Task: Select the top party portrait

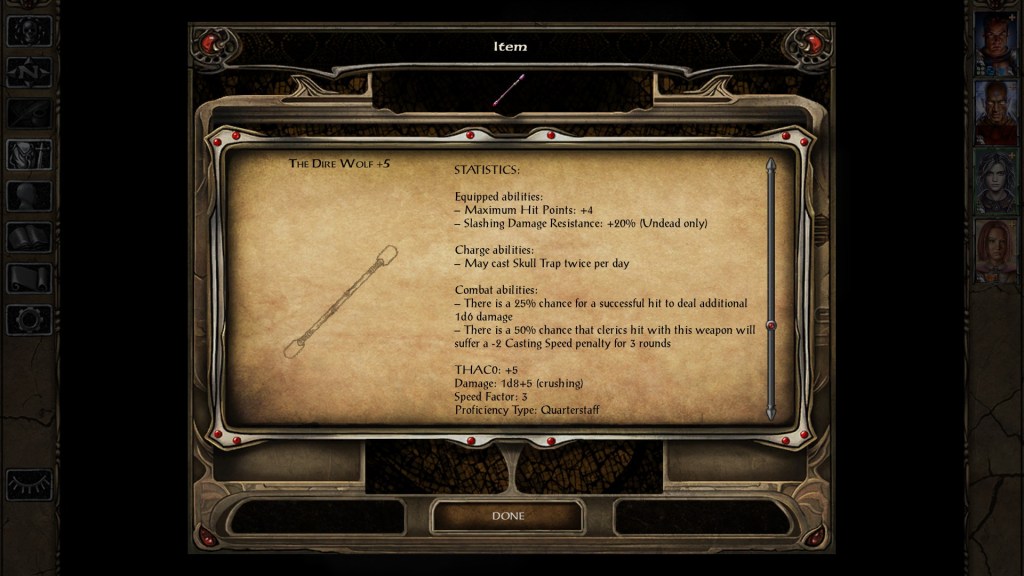Action: coord(995,43)
